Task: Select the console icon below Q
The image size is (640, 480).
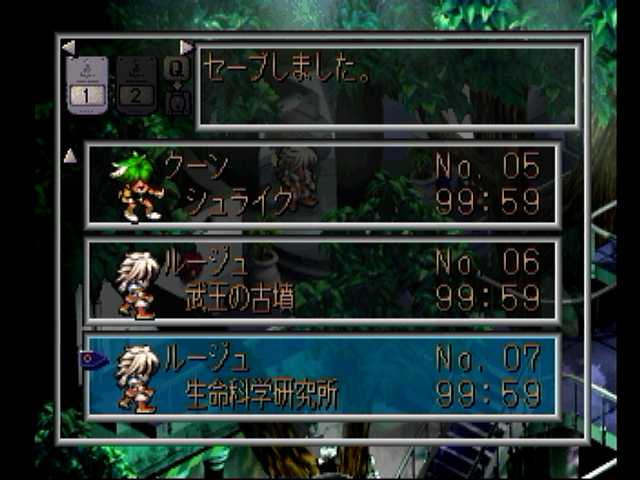Action: click(x=177, y=101)
